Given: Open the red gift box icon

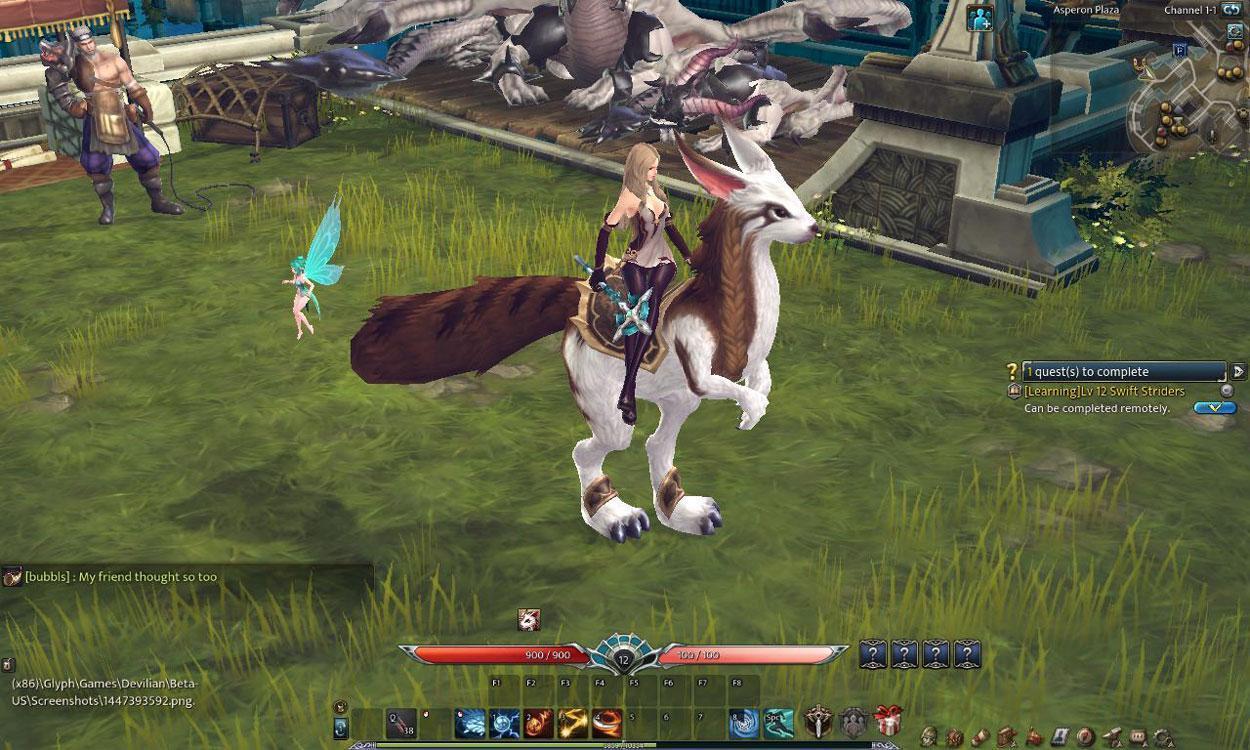Looking at the screenshot, I should 888,720.
